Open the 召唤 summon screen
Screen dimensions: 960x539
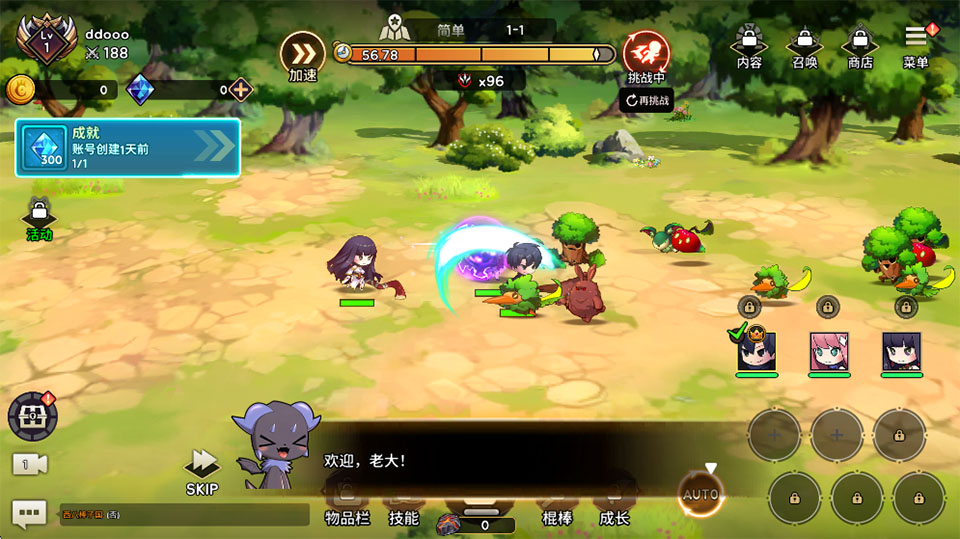point(804,46)
